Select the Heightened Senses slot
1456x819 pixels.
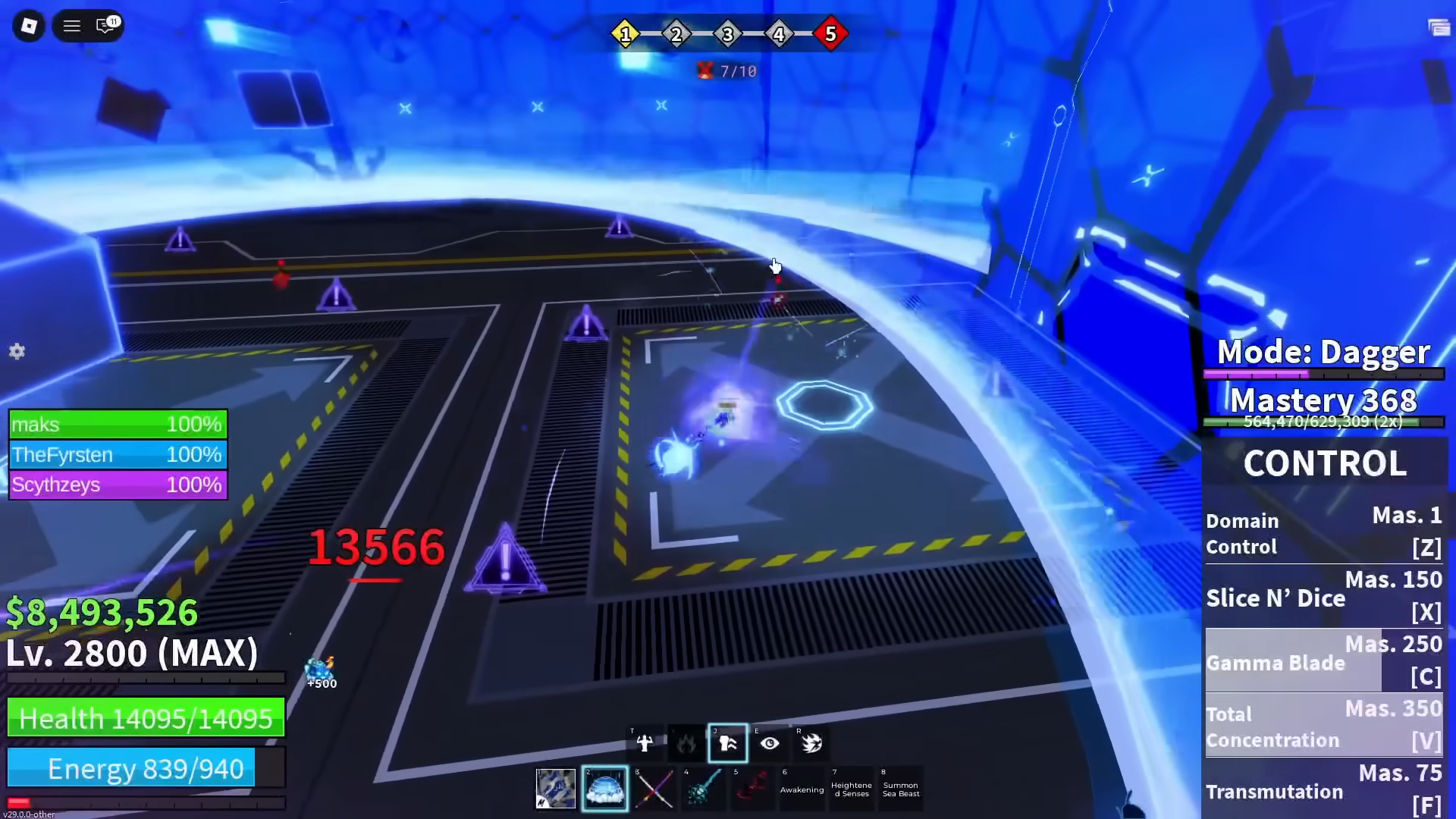point(851,789)
